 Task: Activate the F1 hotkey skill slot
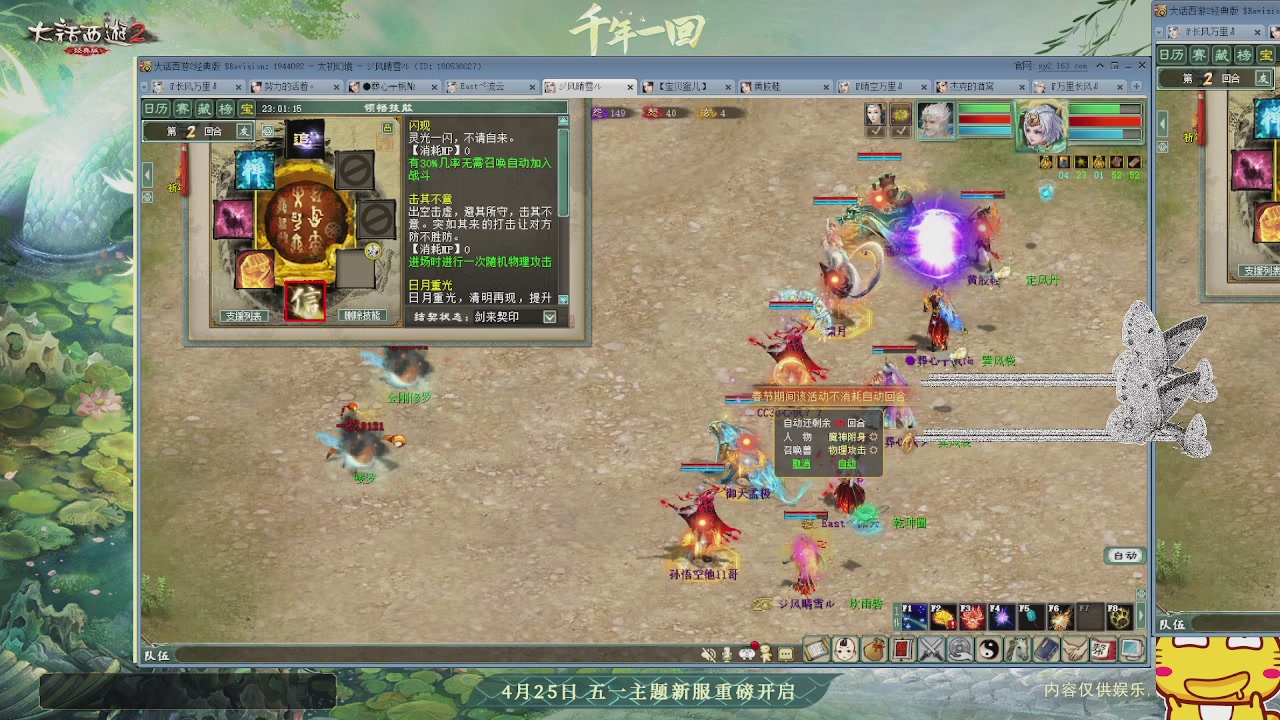click(x=913, y=617)
